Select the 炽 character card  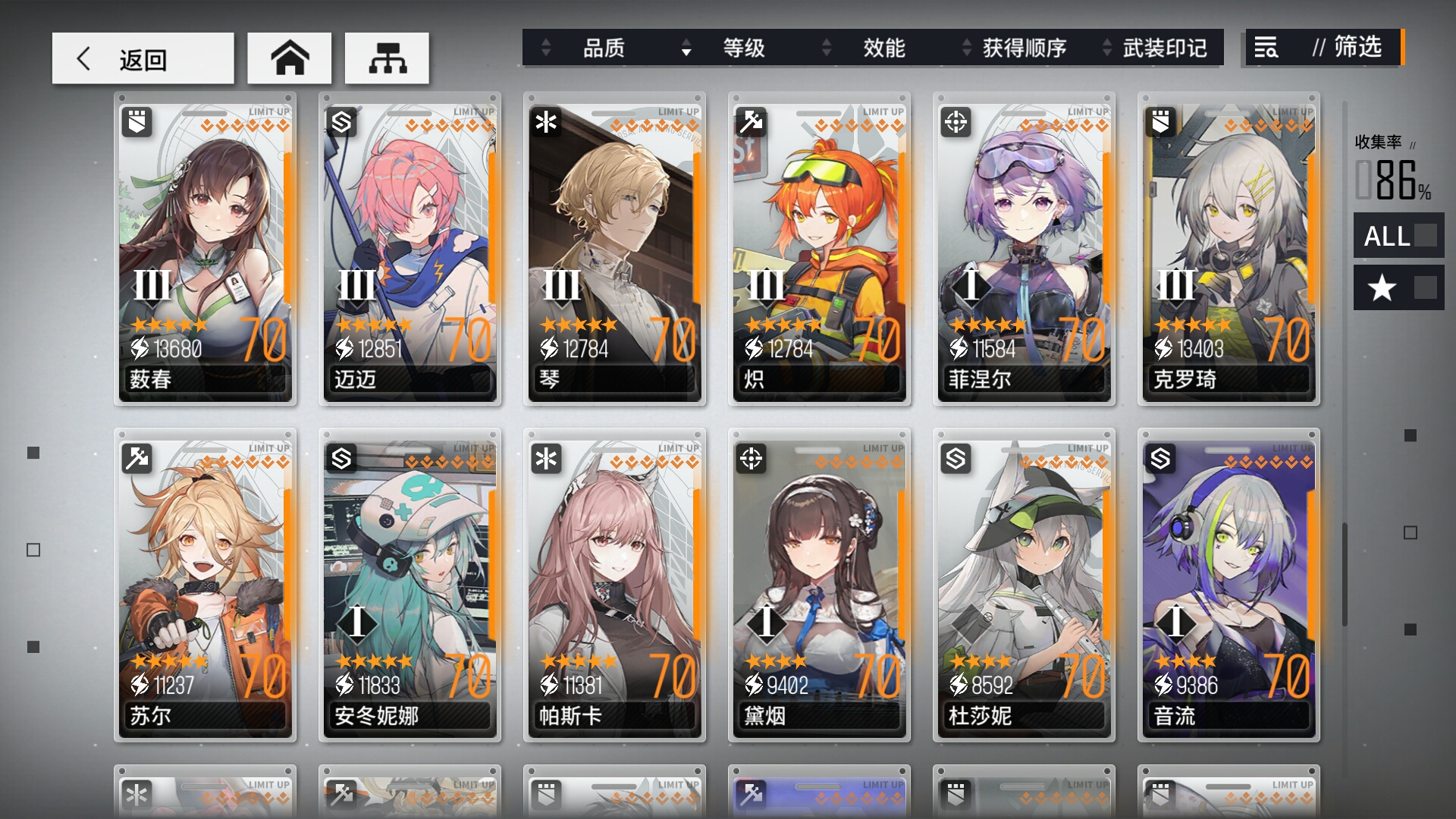819,249
